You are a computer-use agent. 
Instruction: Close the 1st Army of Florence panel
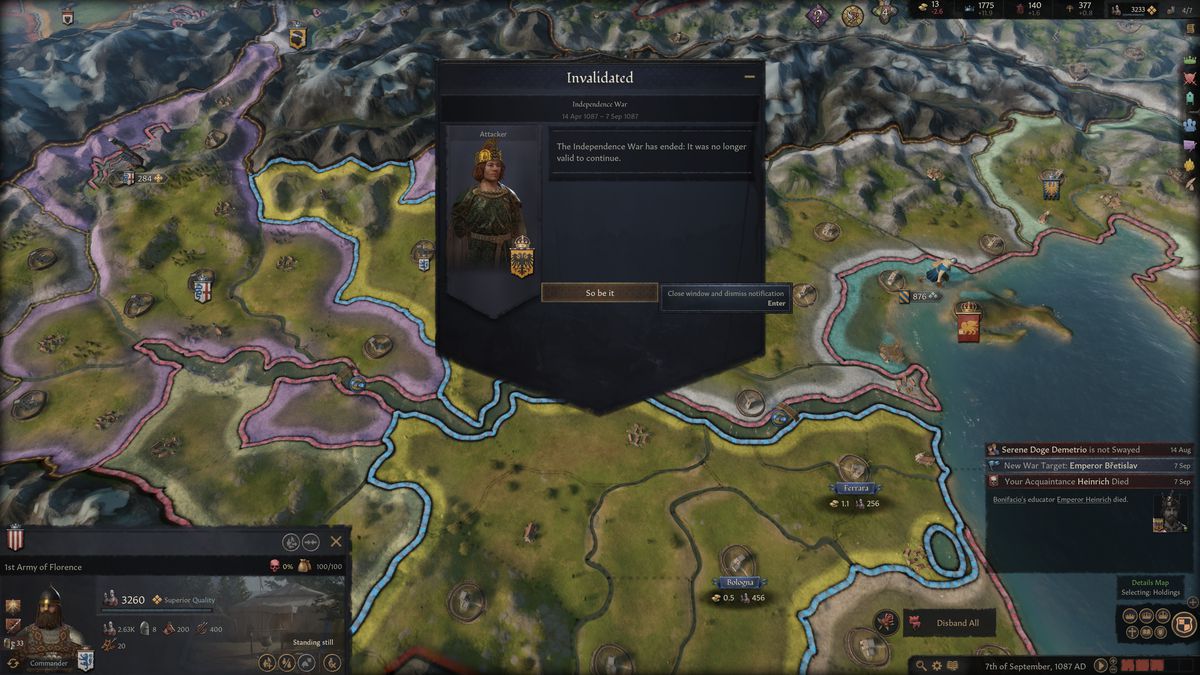pyautogui.click(x=336, y=541)
